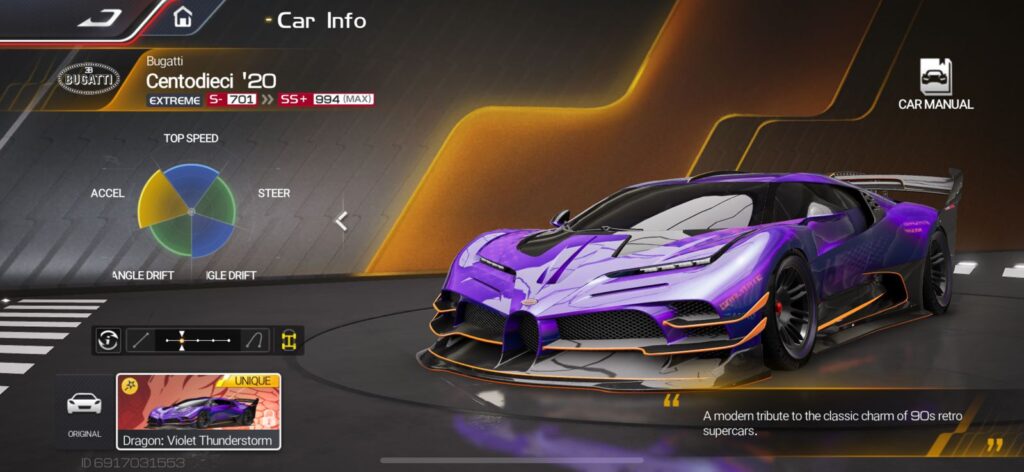Select the curved track tuning icon
The height and width of the screenshot is (472, 1024).
[254, 340]
